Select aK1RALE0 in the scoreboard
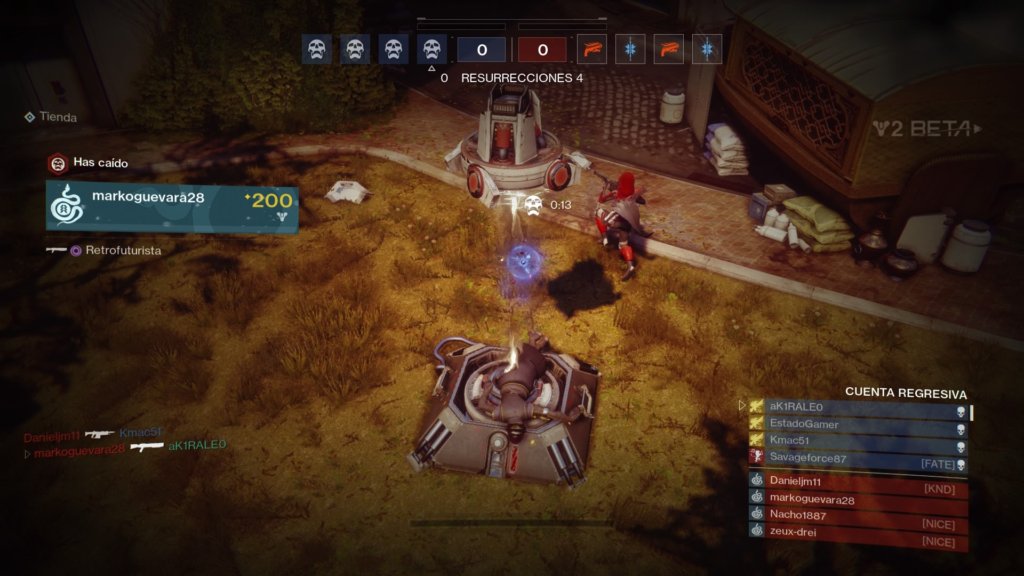 (x=858, y=407)
